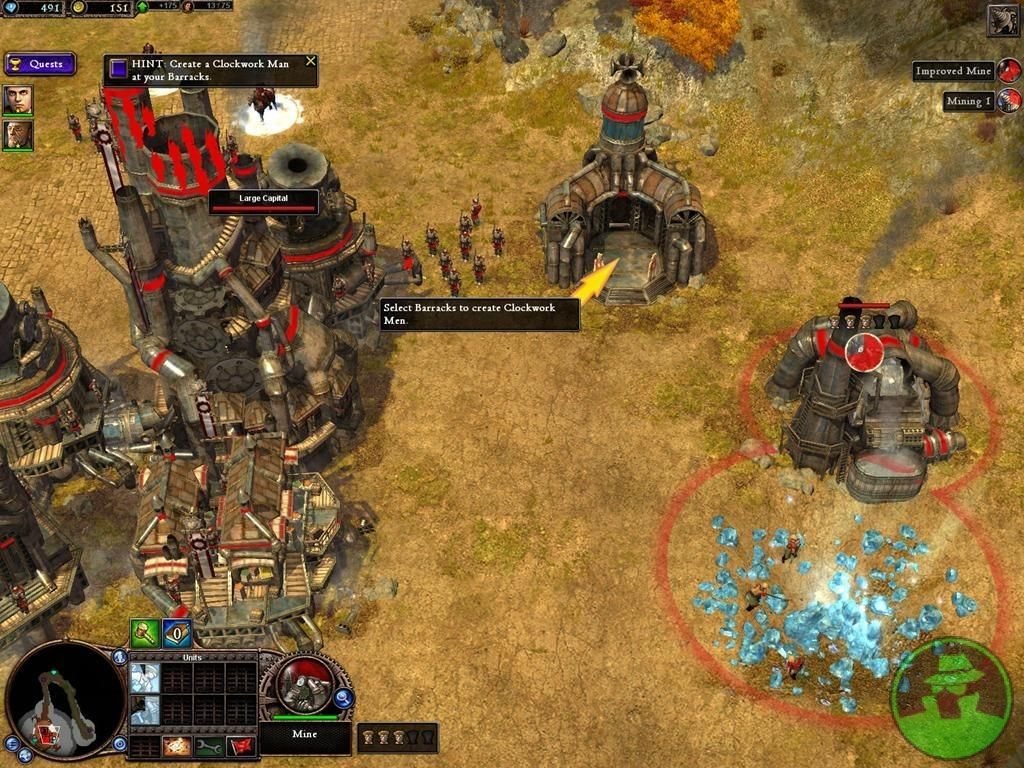The height and width of the screenshot is (768, 1024).
Task: Open the Quests panel
Action: [x=40, y=64]
